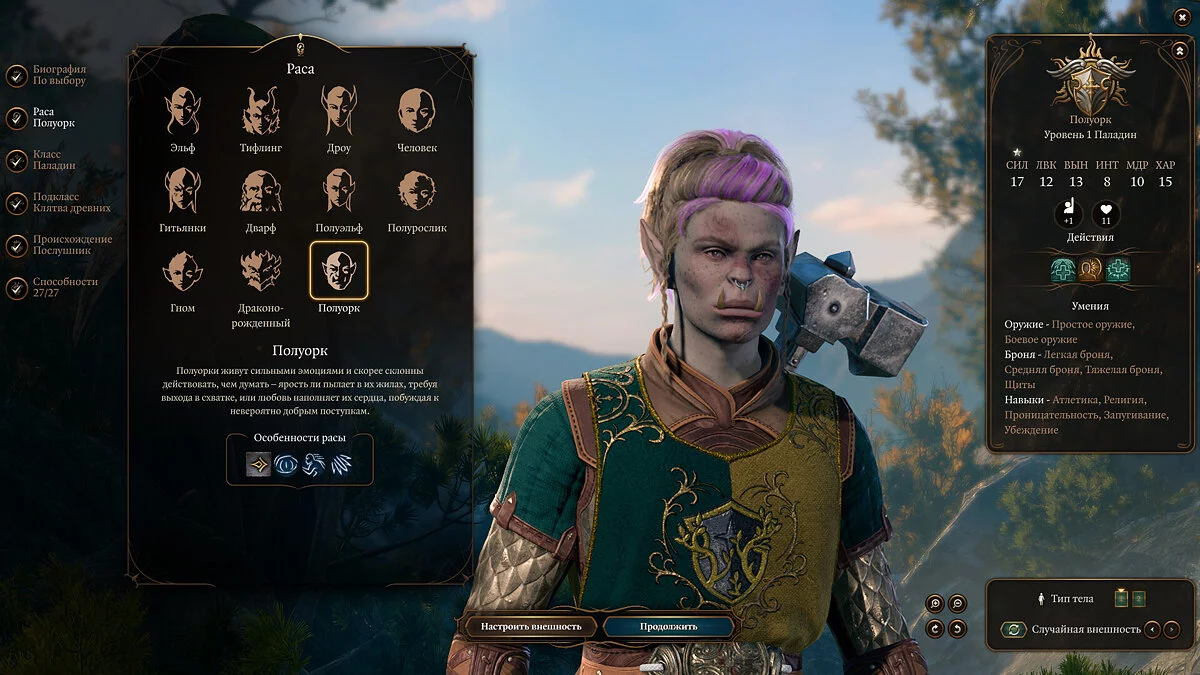Select the Человек race
Image resolution: width=1200 pixels, height=675 pixels.
(x=417, y=111)
